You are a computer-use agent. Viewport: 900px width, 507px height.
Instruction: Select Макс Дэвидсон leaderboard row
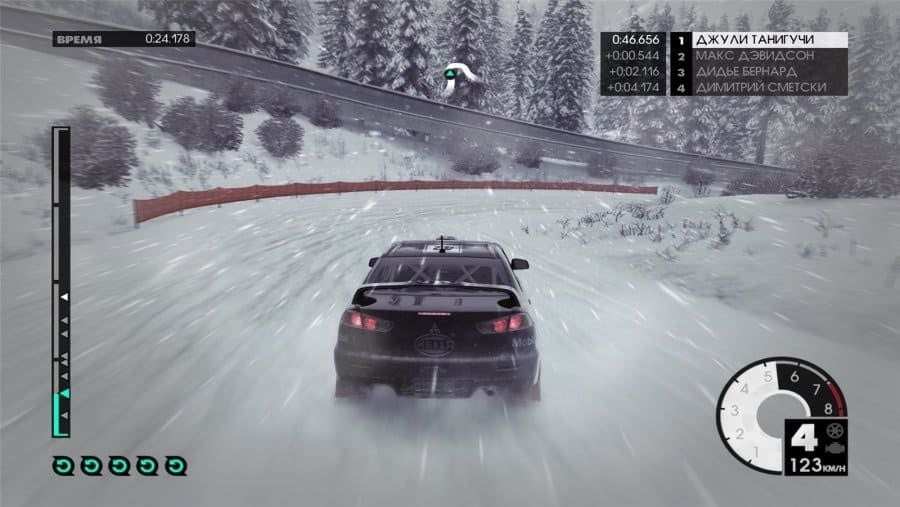coord(758,56)
